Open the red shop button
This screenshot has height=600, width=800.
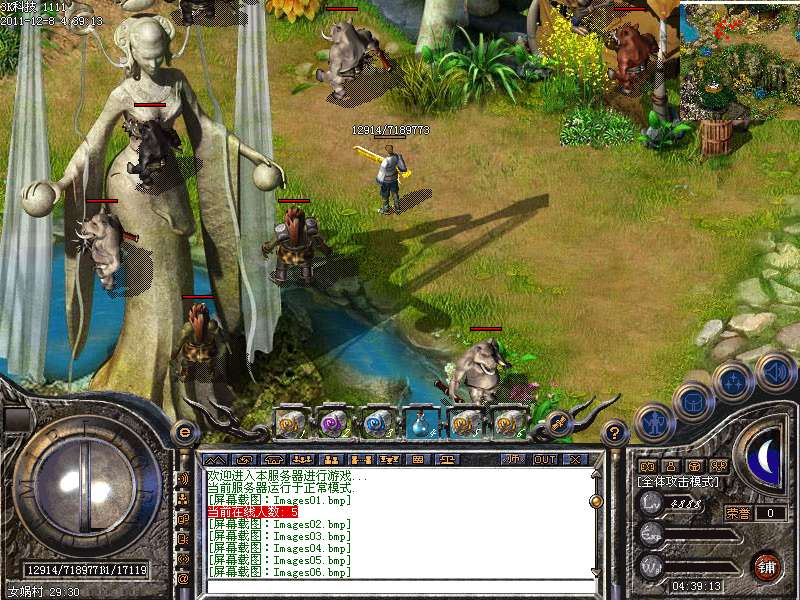pyautogui.click(x=767, y=565)
